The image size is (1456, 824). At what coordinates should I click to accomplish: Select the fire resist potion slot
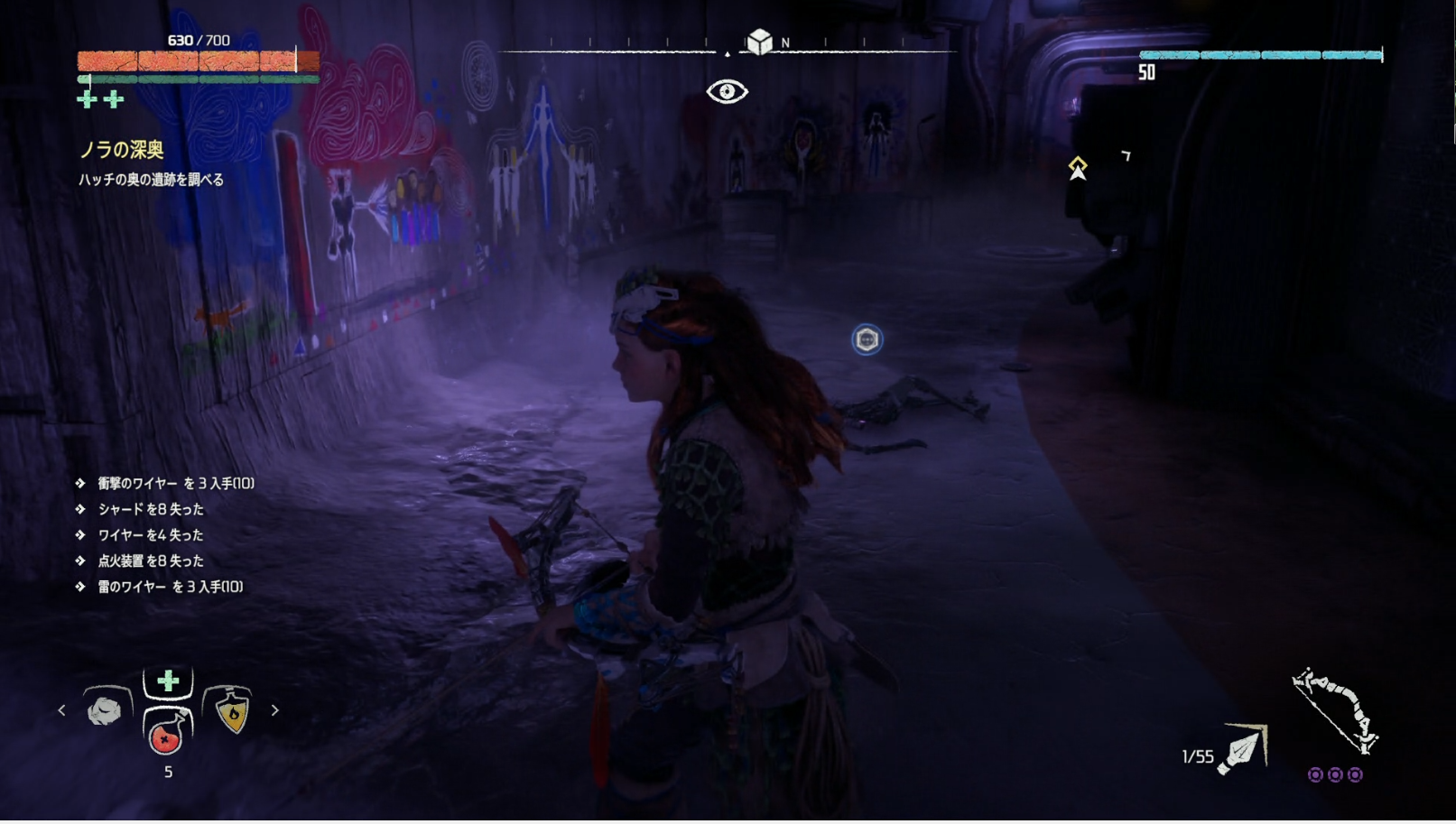[231, 710]
